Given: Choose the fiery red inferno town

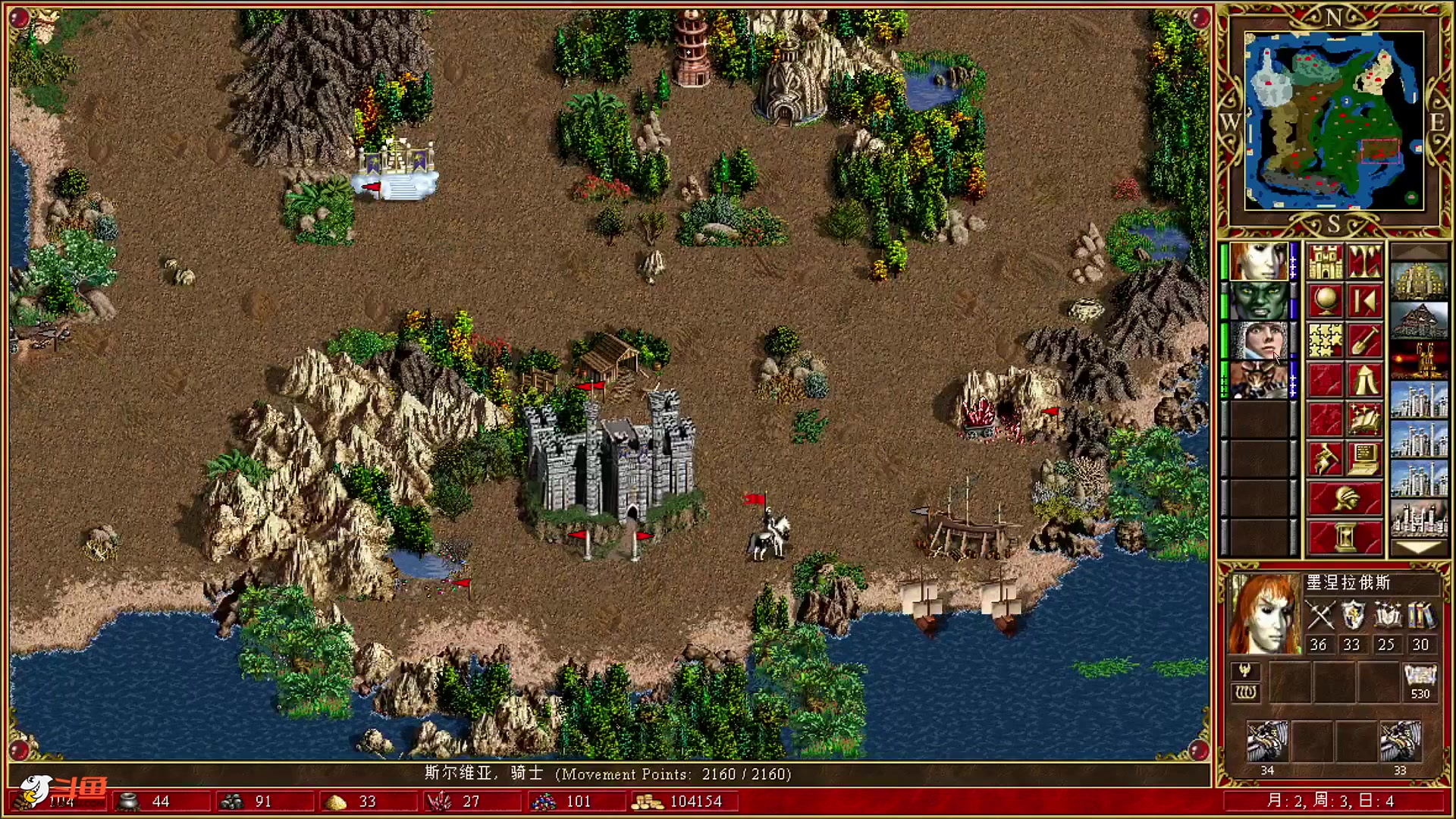Looking at the screenshot, I should pos(1419,360).
